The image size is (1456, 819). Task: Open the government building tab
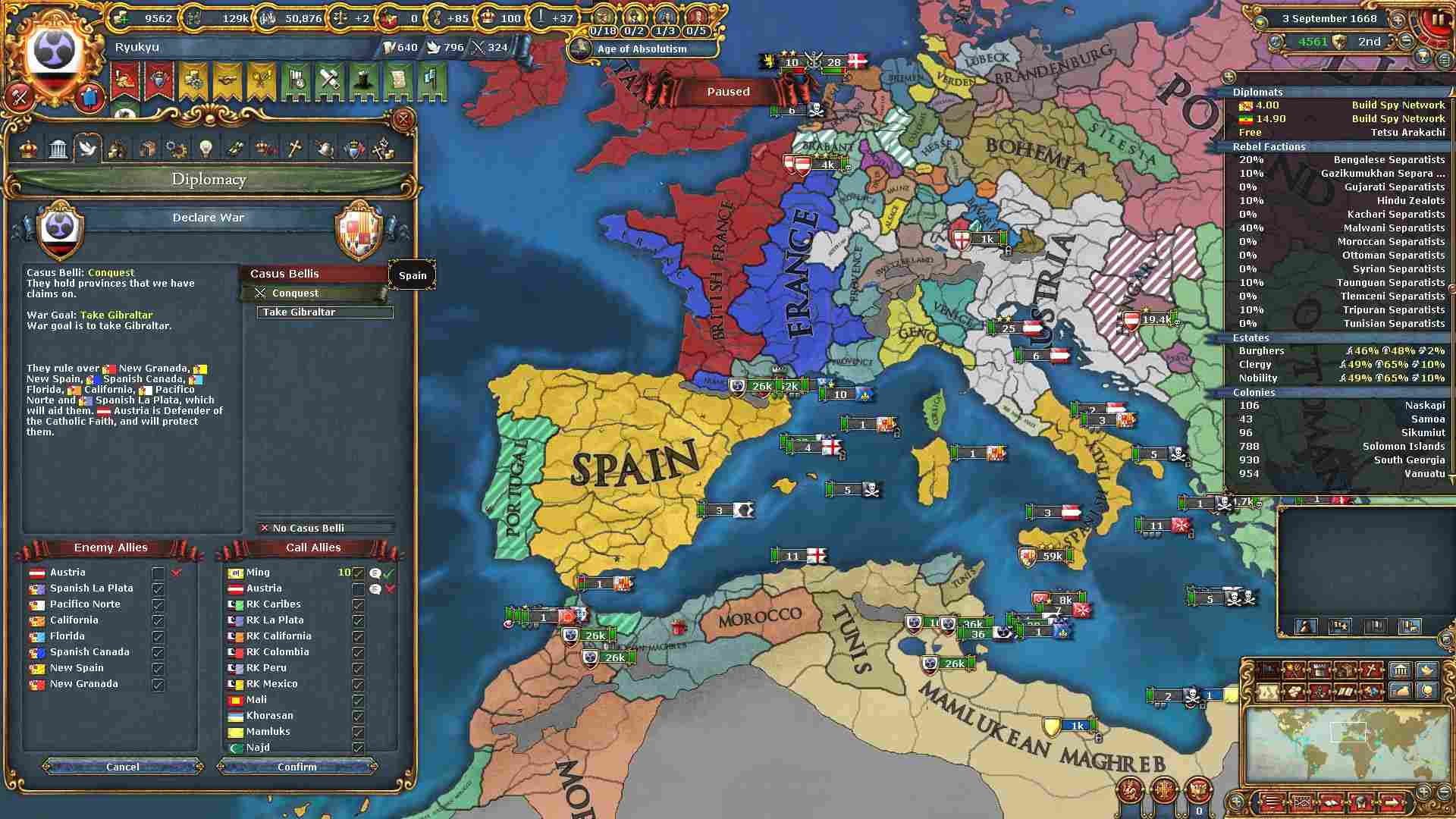point(58,148)
